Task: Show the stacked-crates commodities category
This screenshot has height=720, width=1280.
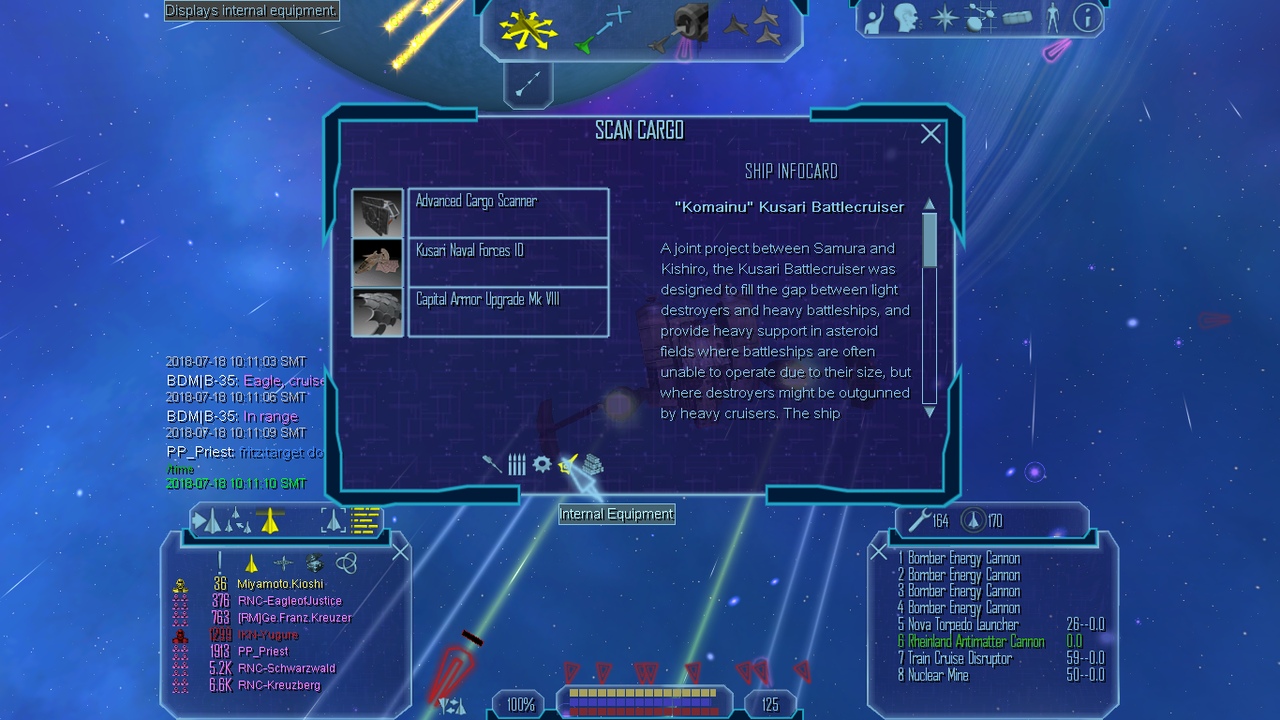Action: point(593,465)
